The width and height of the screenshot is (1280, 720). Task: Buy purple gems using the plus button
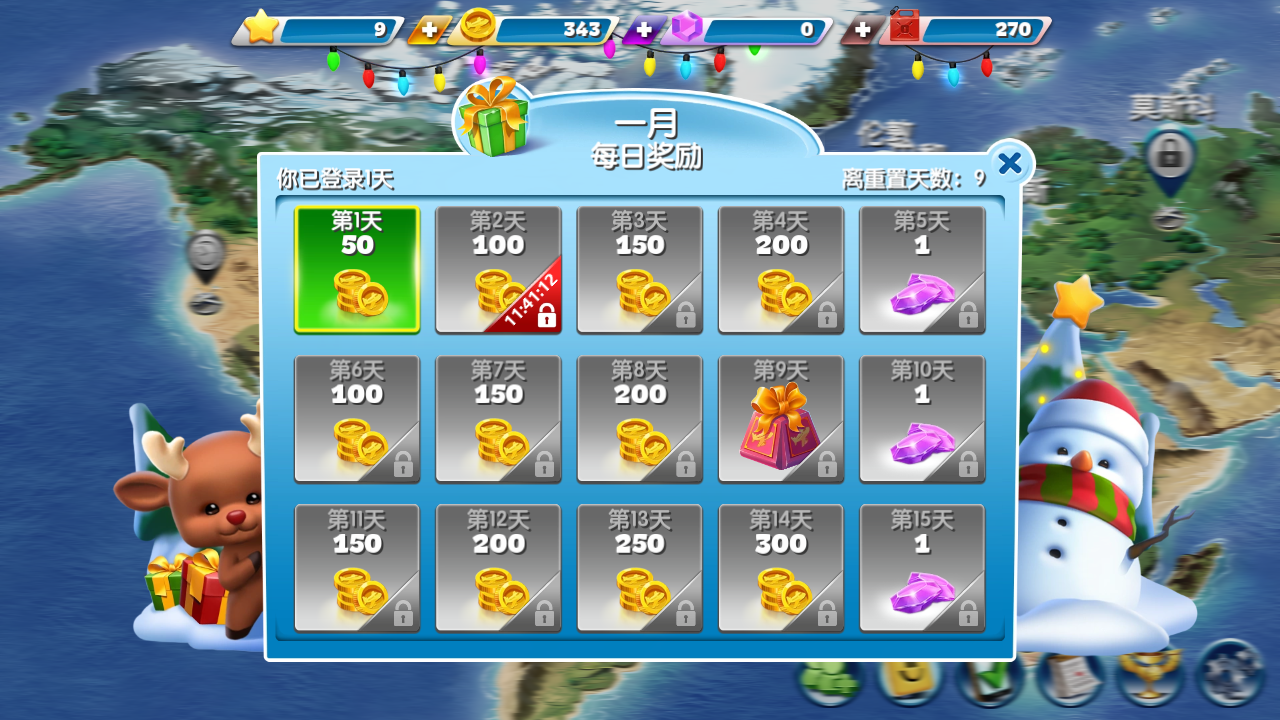click(645, 30)
